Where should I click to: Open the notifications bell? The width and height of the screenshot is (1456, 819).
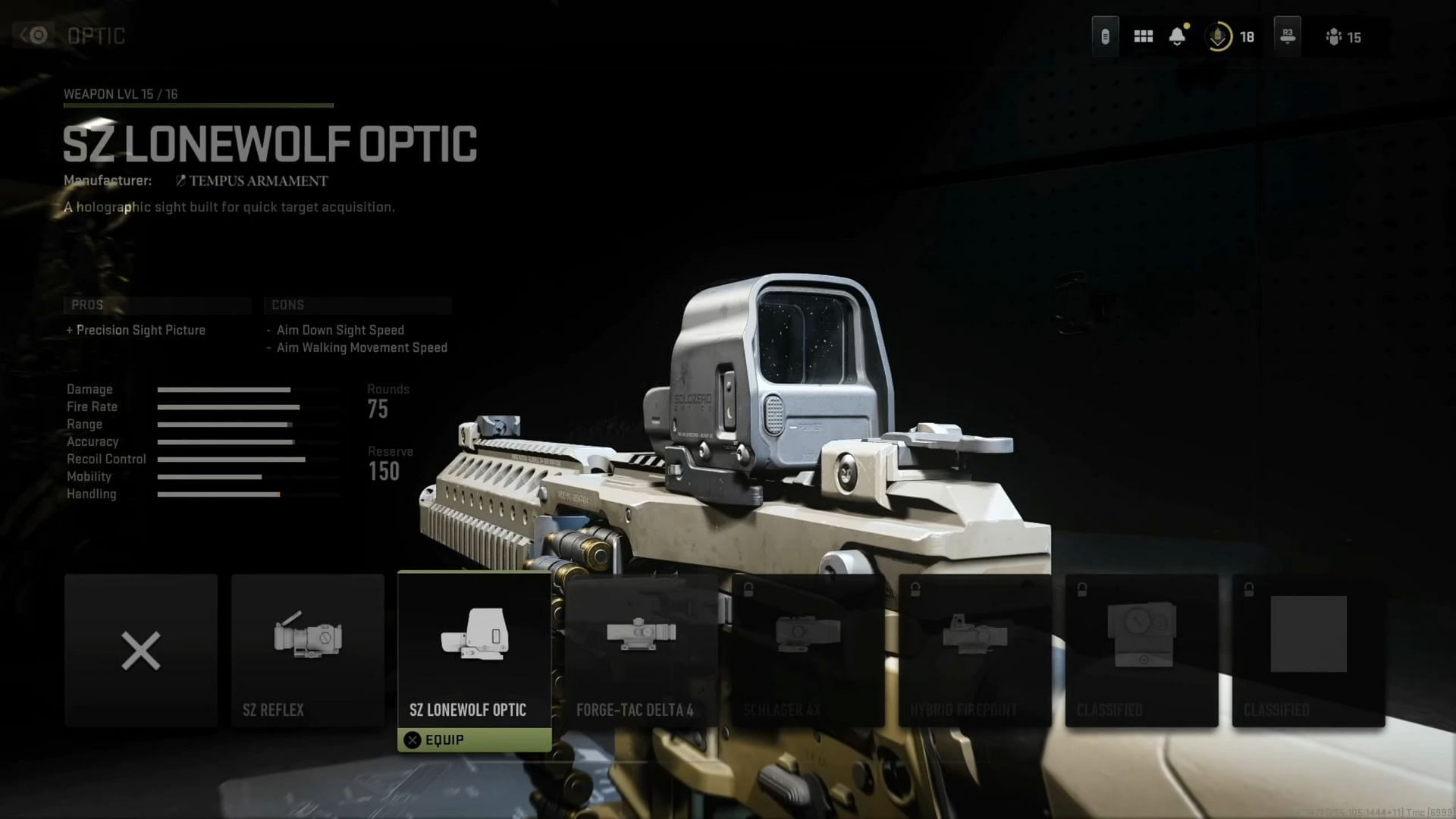(x=1177, y=36)
